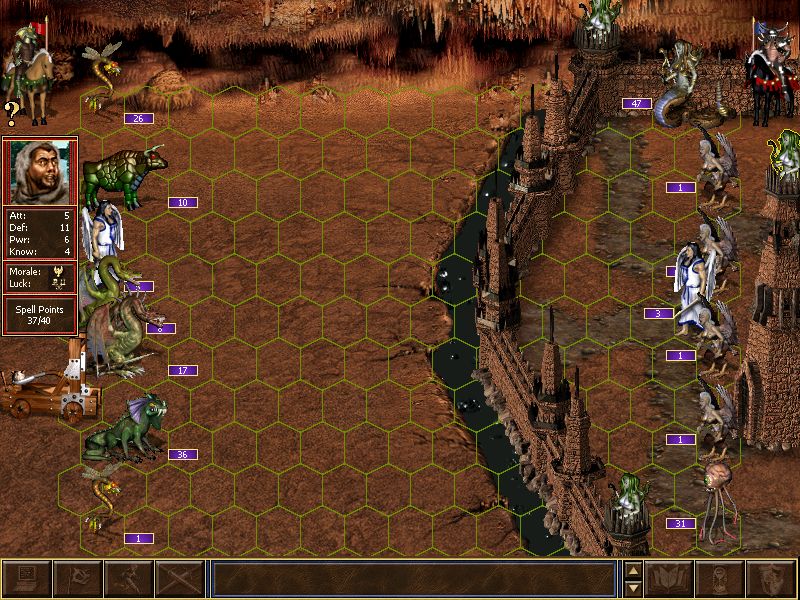Image resolution: width=800 pixels, height=600 pixels.
Task: Open the combat options menu
Action: 26,578
